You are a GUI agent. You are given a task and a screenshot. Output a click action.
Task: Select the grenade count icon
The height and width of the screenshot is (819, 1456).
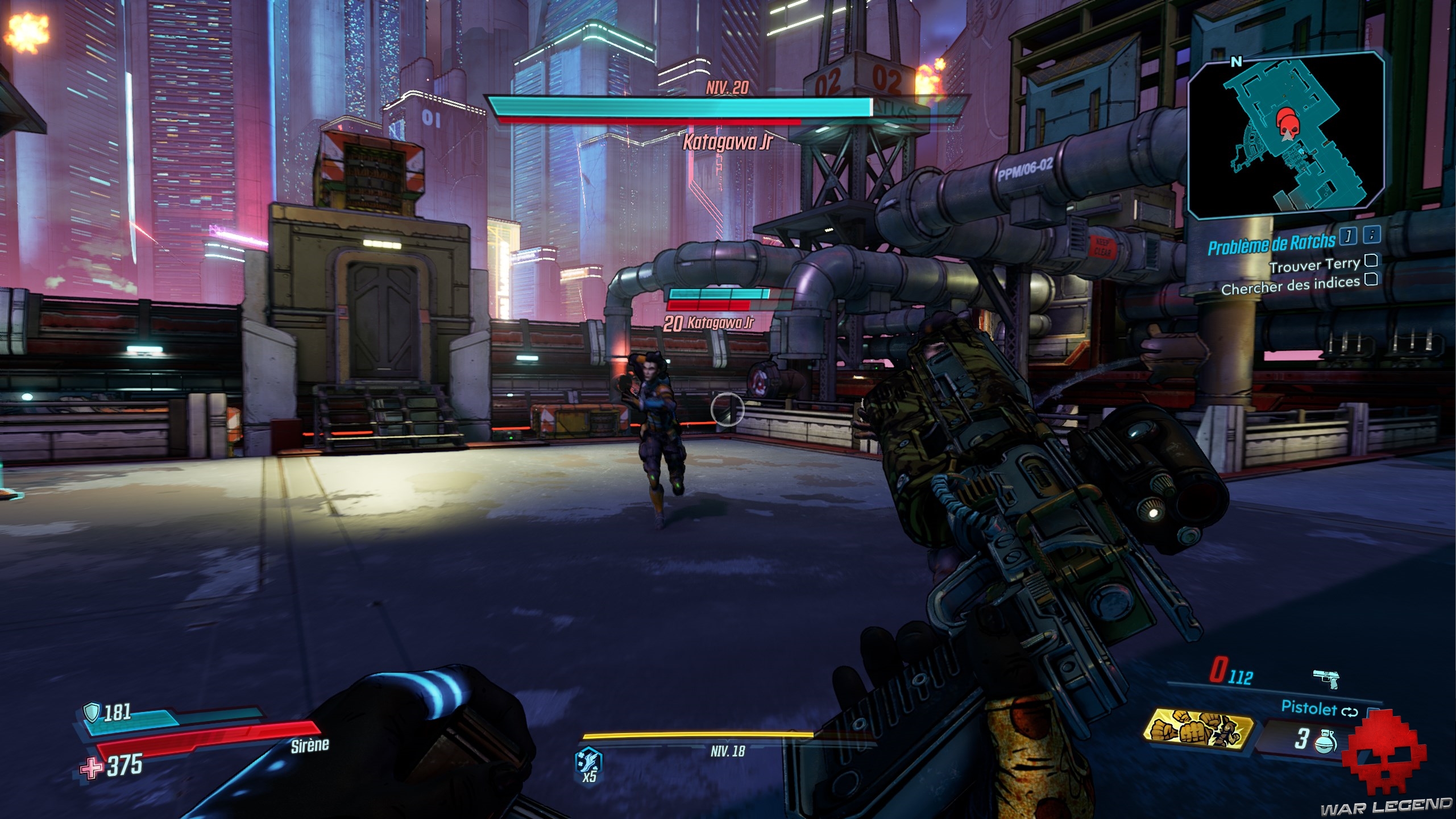pos(1326,742)
